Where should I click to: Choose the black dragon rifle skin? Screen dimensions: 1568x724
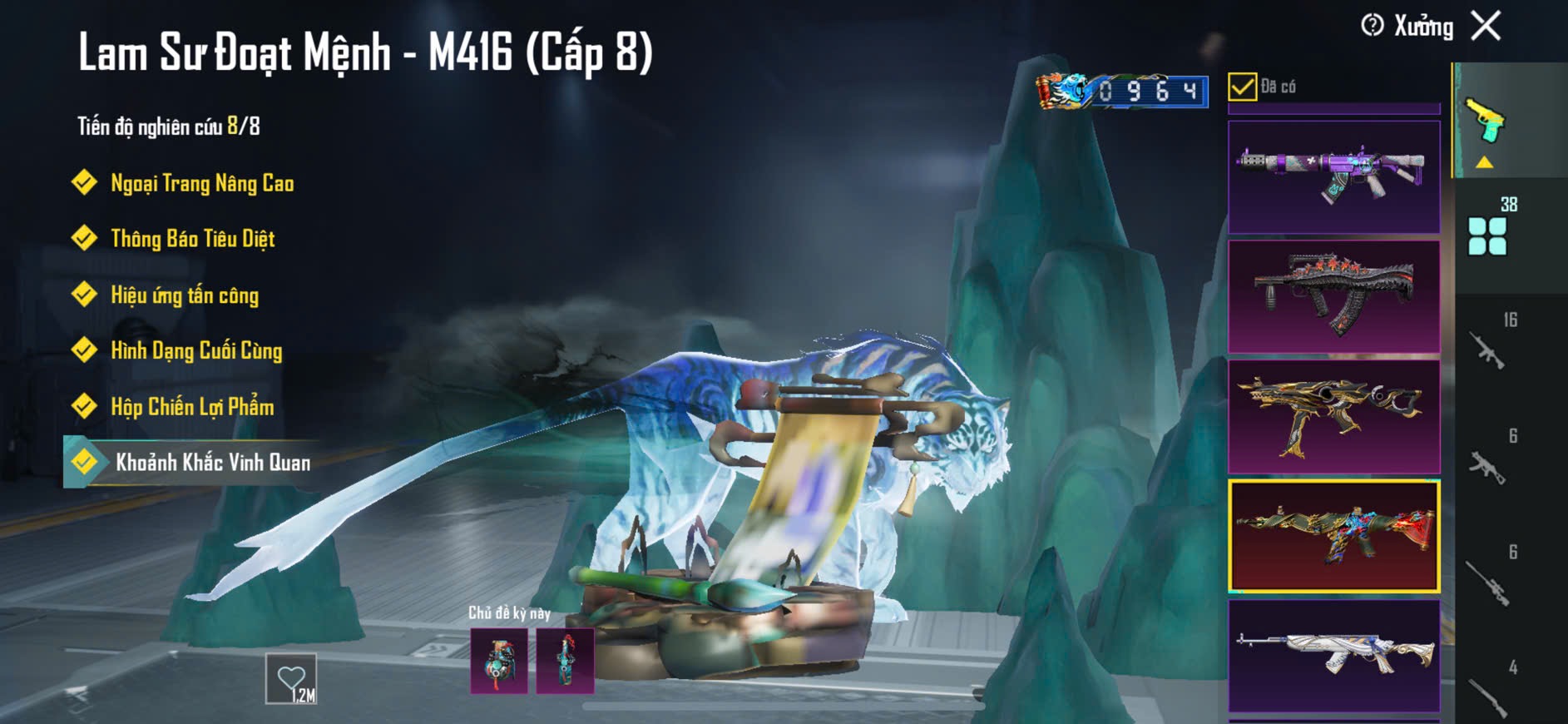click(x=1333, y=296)
